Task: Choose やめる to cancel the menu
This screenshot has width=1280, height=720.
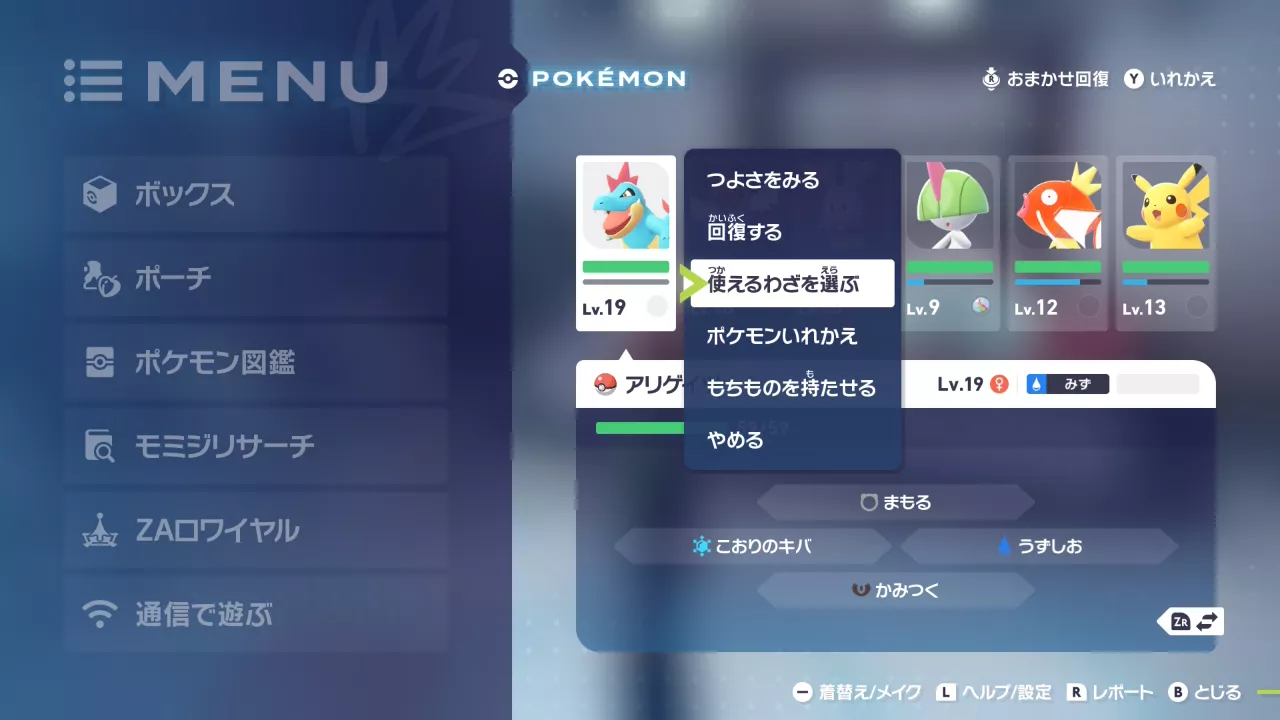Action: [733, 440]
